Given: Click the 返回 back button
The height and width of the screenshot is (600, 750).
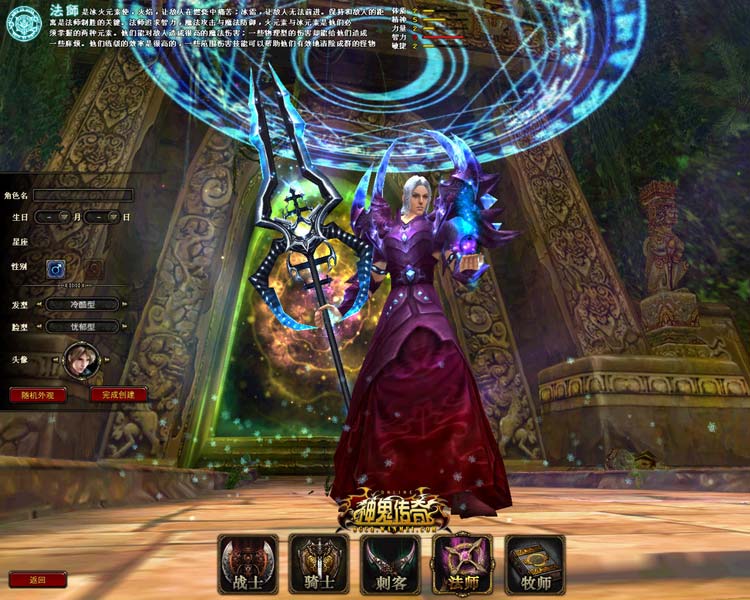Looking at the screenshot, I should (37, 579).
